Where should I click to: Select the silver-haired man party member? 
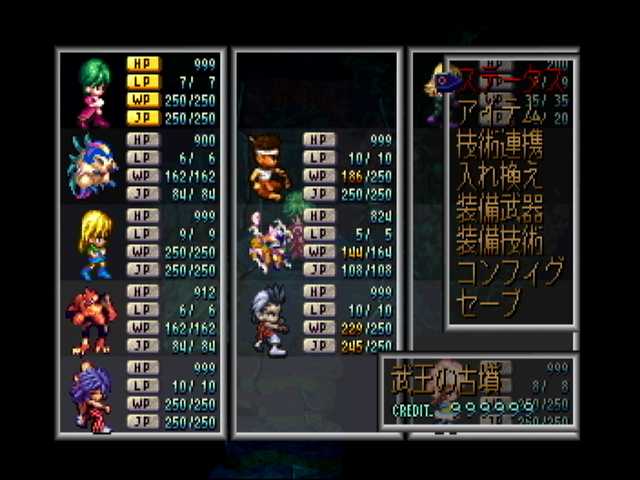268,320
